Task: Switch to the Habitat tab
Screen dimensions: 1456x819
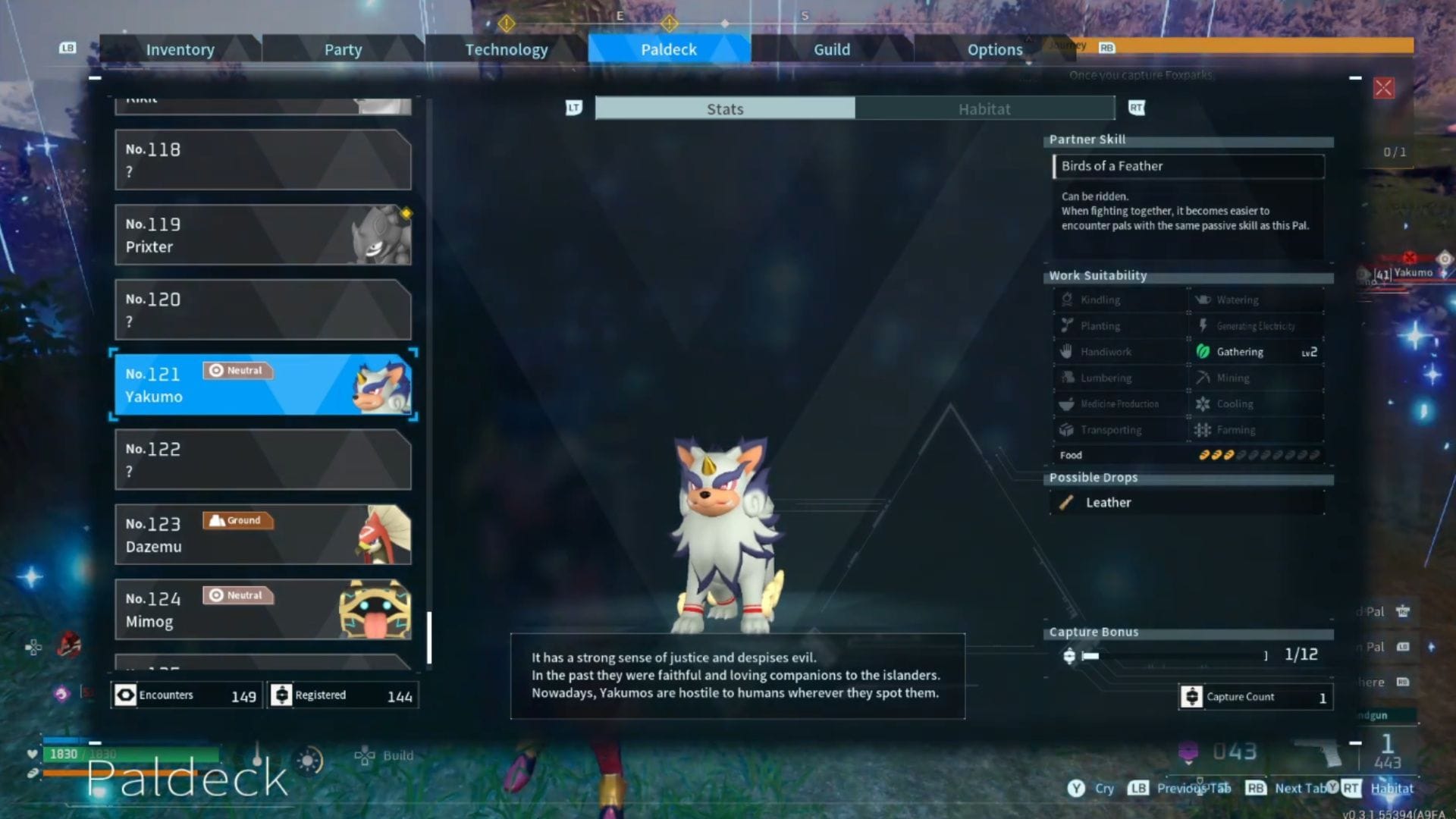Action: pyautogui.click(x=984, y=108)
